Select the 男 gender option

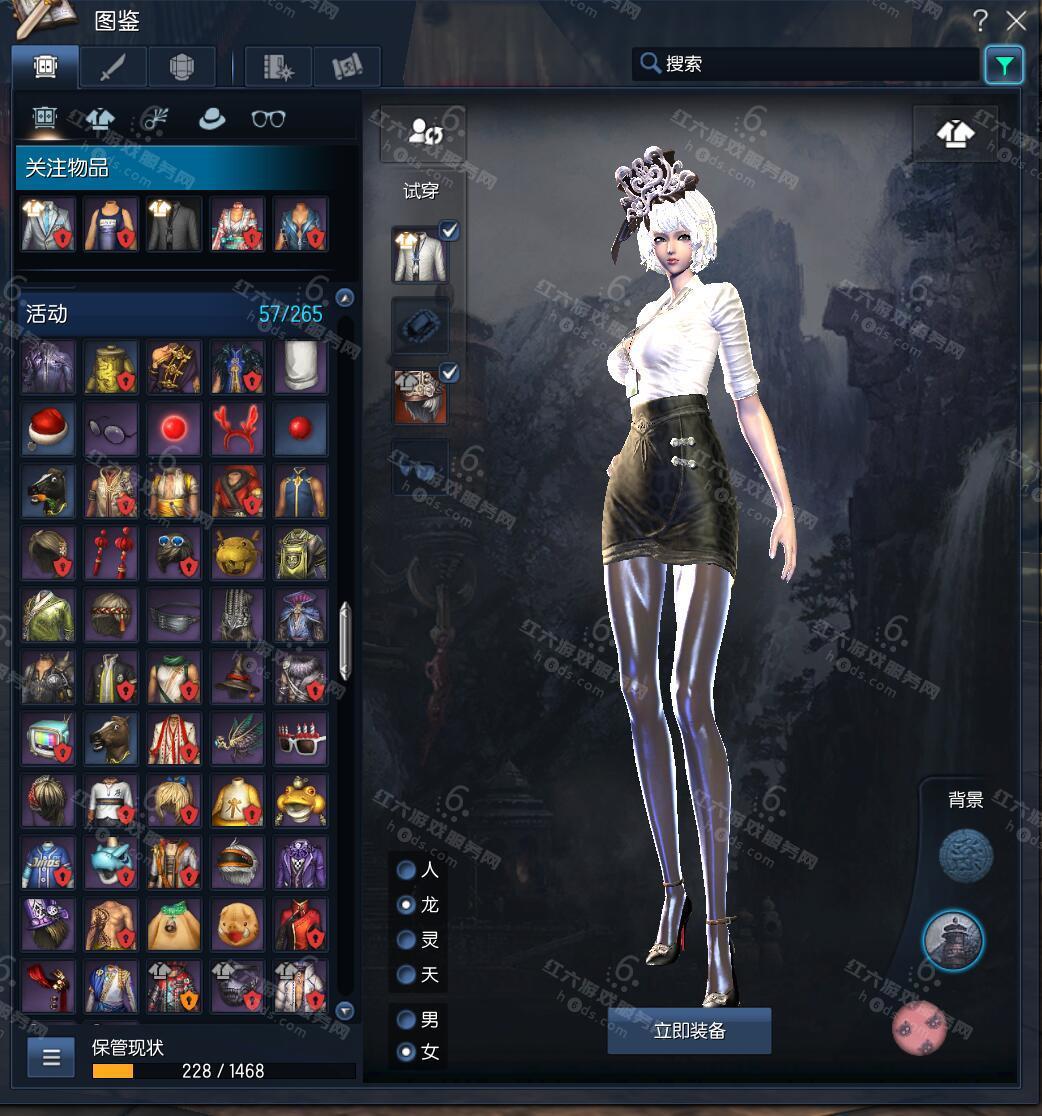[406, 1020]
